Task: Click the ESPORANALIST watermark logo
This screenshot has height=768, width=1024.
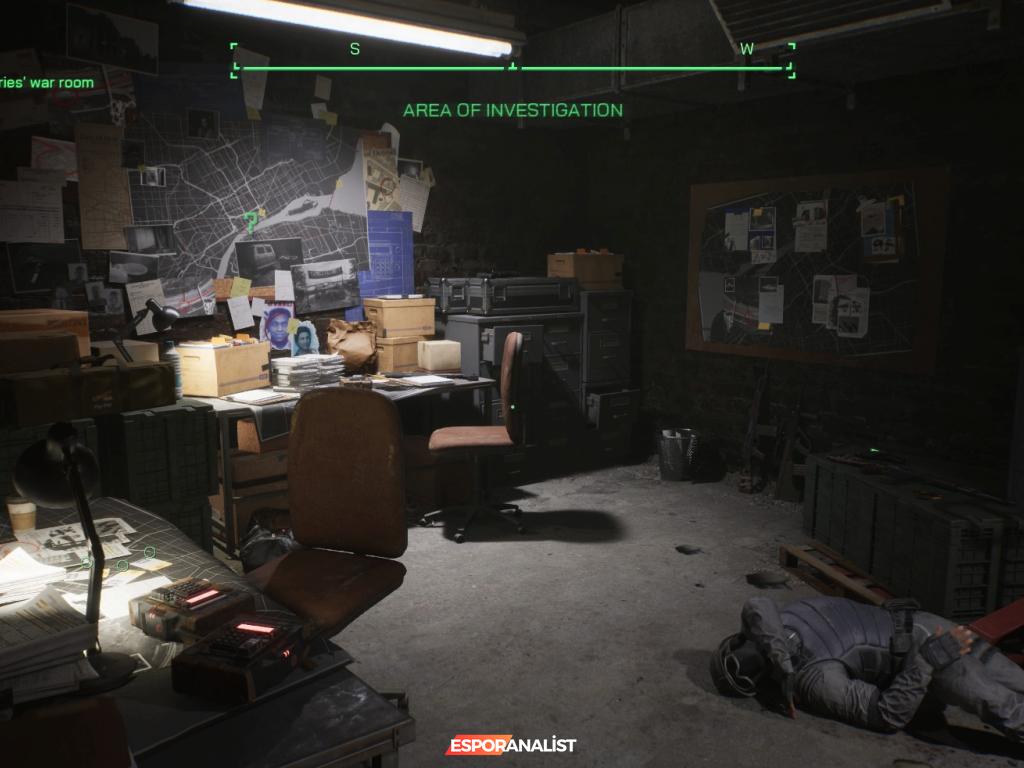Action: point(511,745)
